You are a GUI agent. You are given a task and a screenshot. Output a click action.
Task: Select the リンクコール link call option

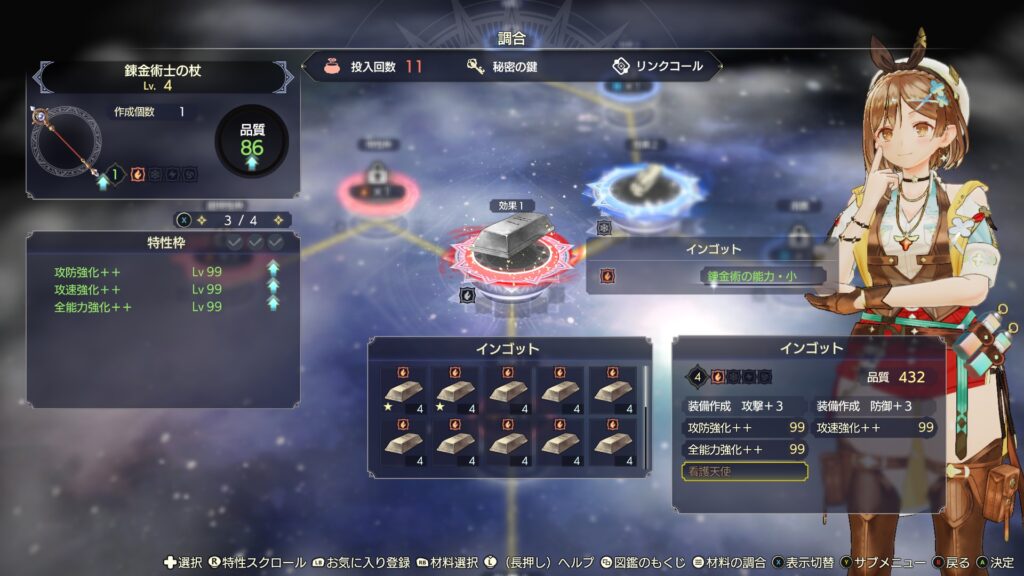(656, 67)
